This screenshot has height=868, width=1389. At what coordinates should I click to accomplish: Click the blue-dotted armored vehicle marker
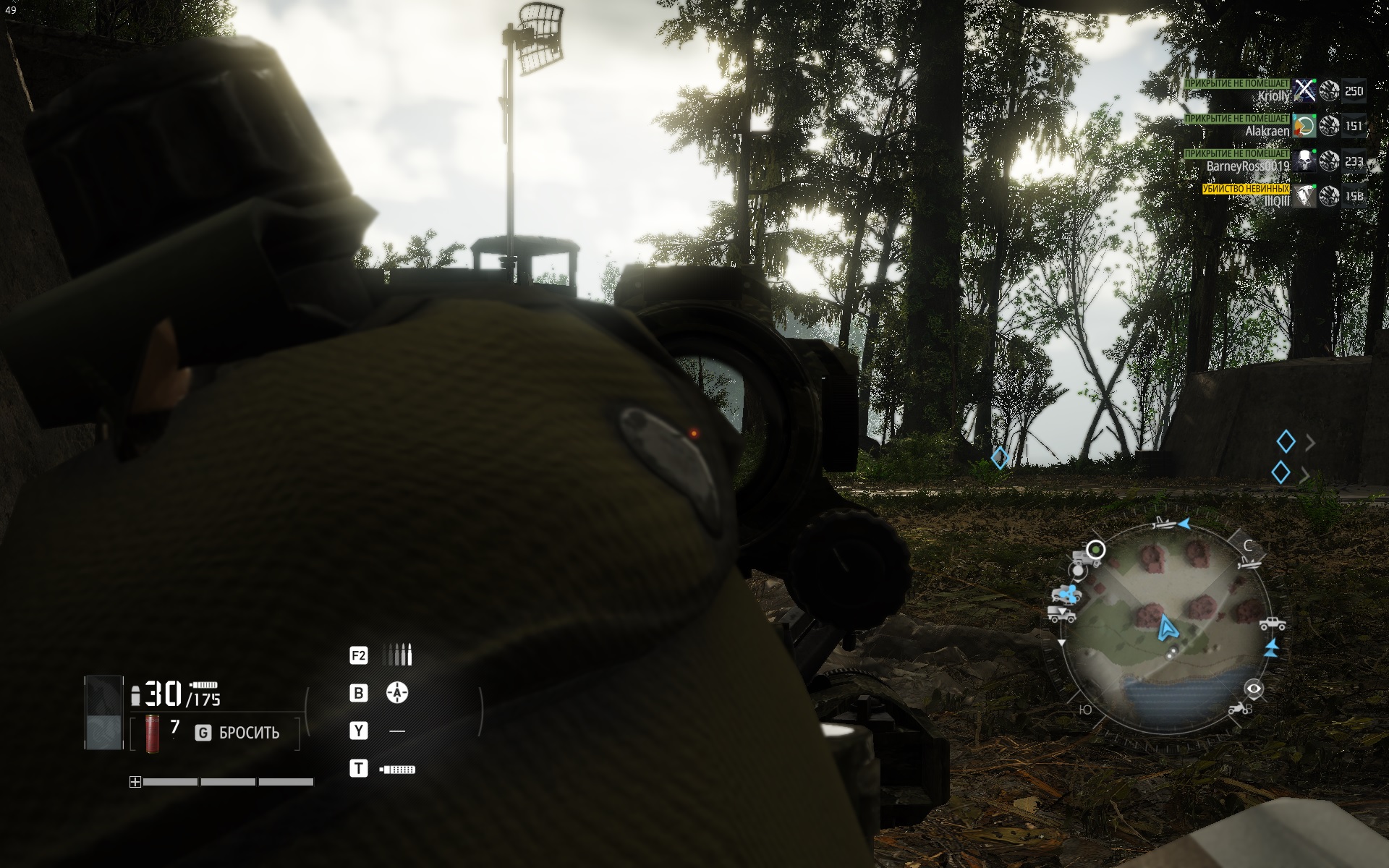click(x=1065, y=595)
